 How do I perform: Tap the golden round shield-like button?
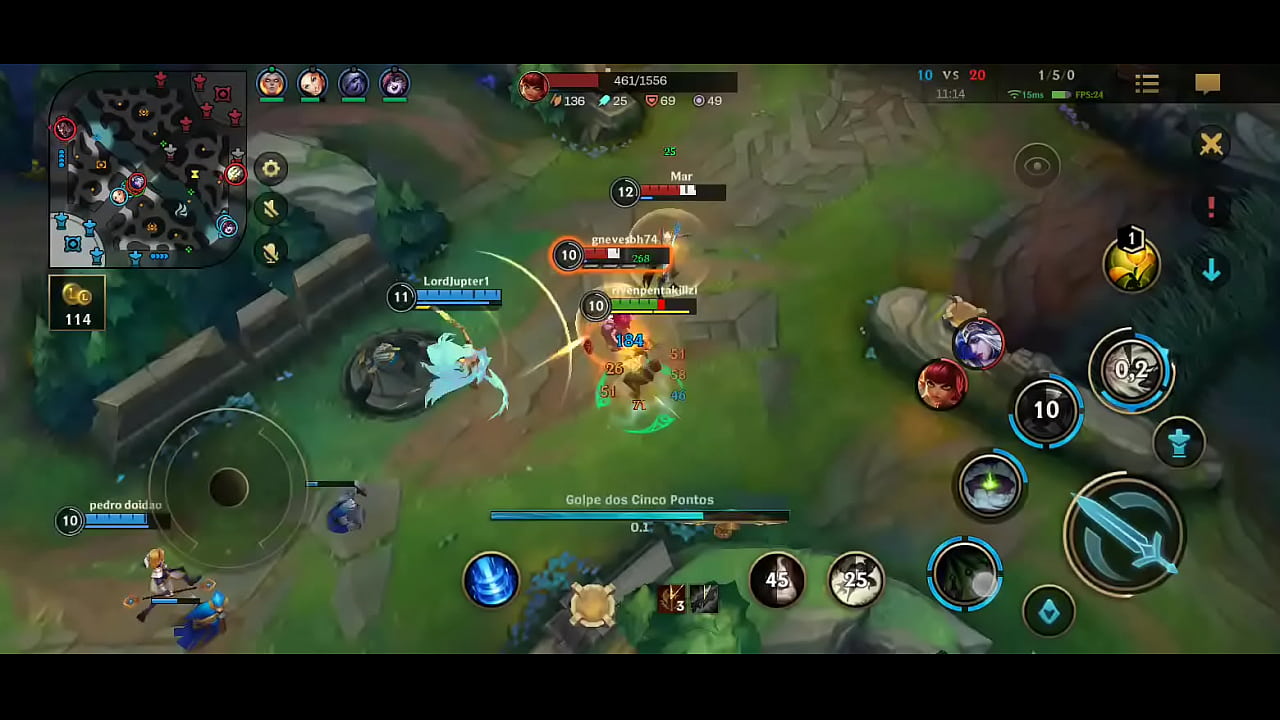(x=592, y=604)
